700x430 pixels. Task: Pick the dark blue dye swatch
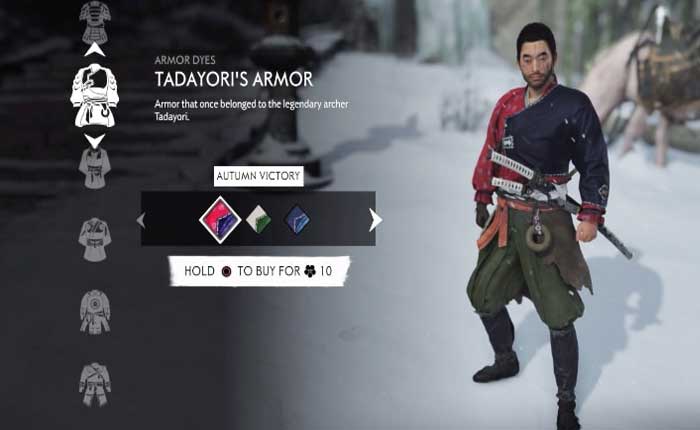coord(297,219)
